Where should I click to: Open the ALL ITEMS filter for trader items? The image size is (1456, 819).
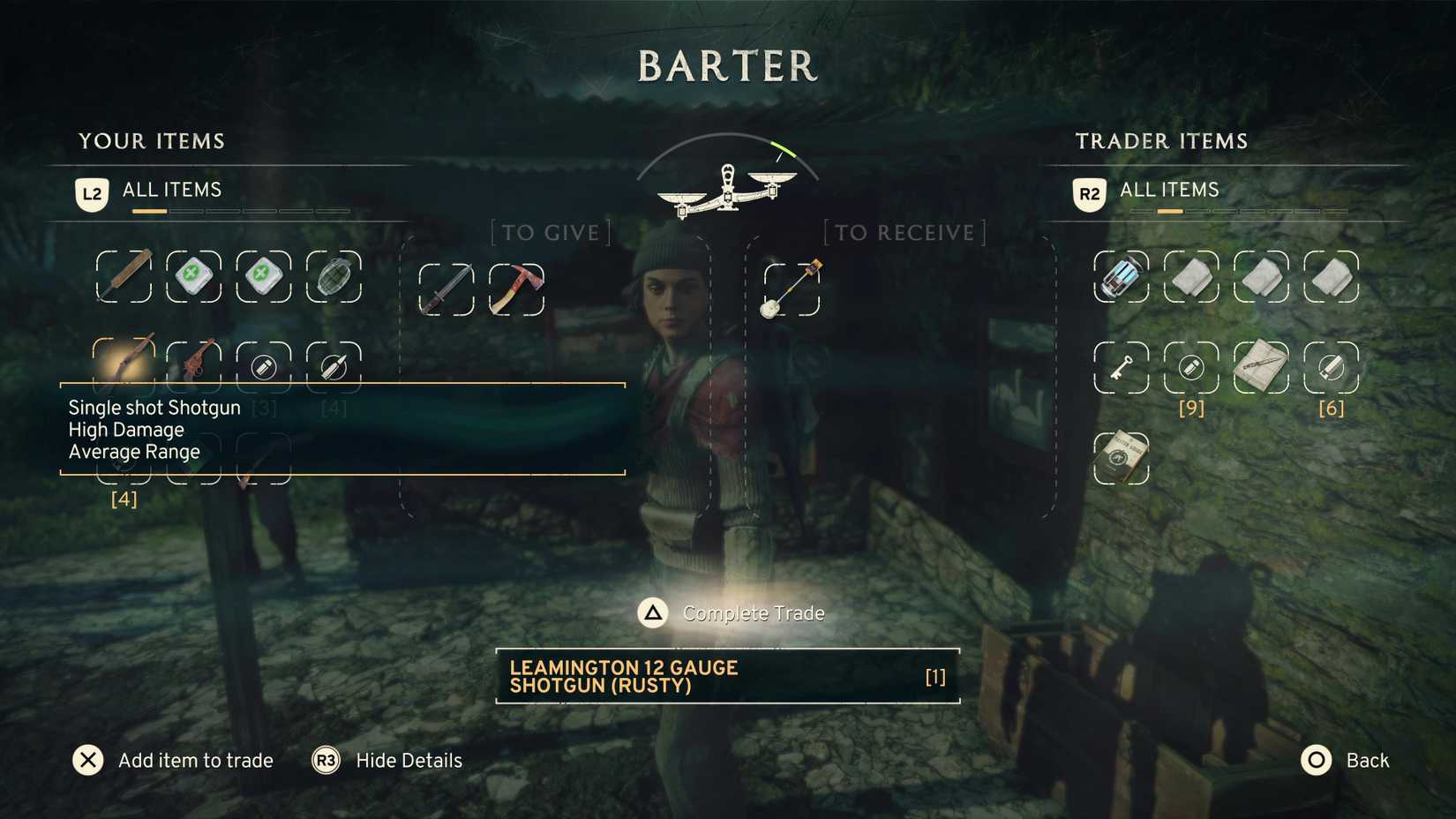tap(1165, 190)
